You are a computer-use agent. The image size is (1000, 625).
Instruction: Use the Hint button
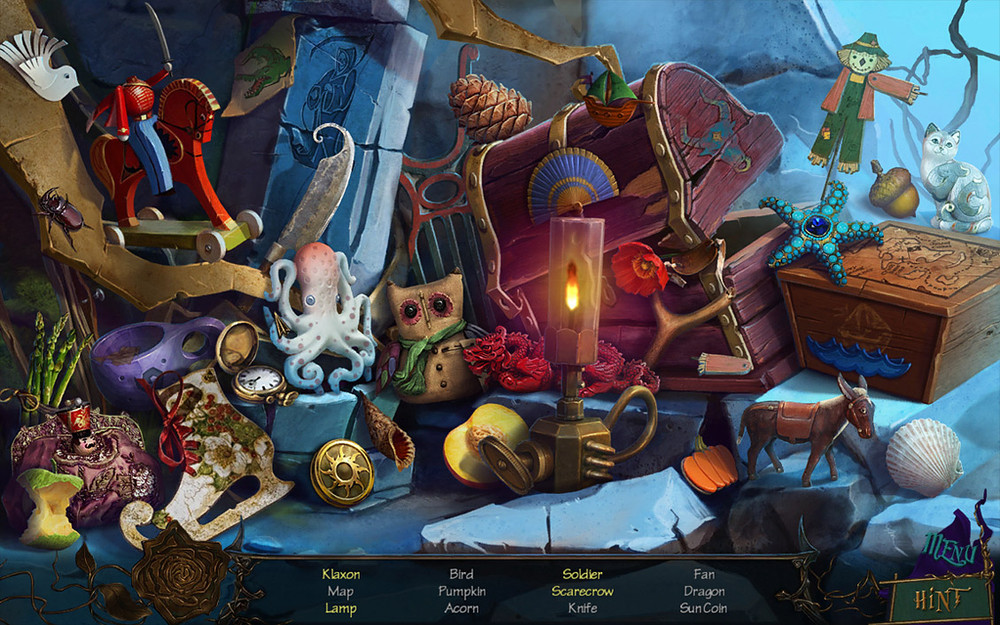coord(939,597)
